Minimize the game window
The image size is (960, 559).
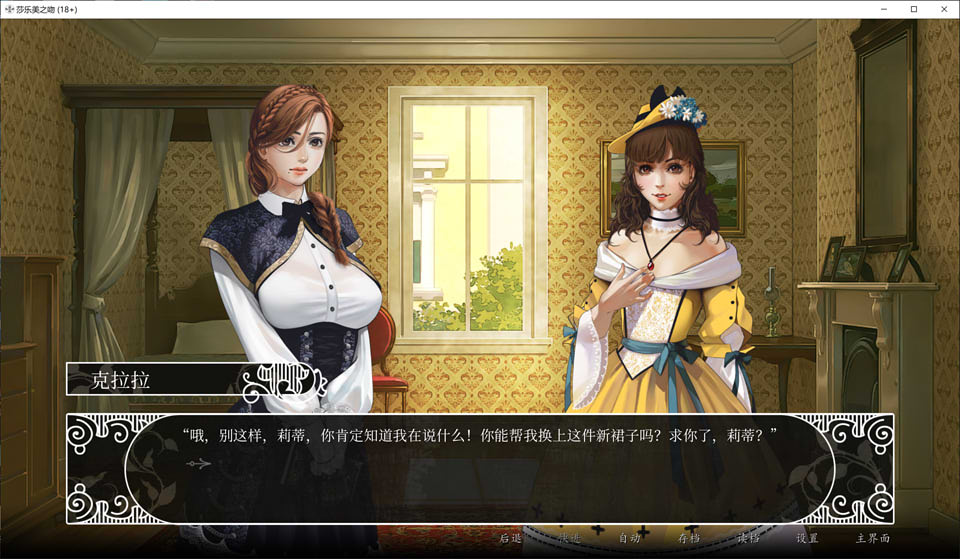[x=885, y=9]
